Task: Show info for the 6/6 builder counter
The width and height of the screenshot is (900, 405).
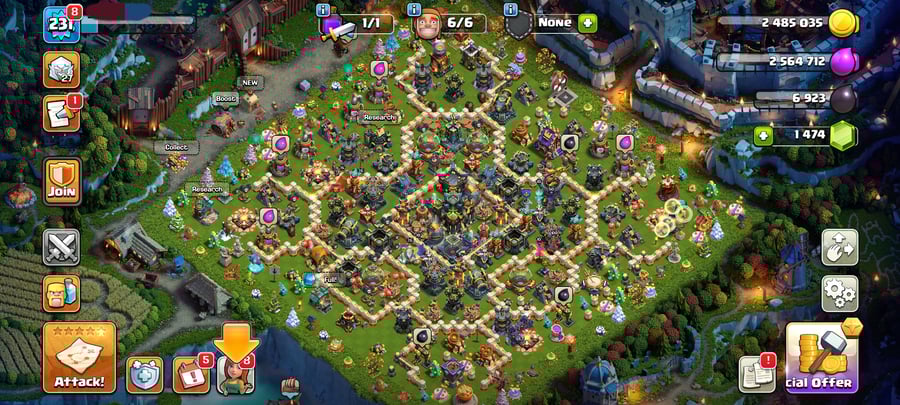Action: pos(415,10)
